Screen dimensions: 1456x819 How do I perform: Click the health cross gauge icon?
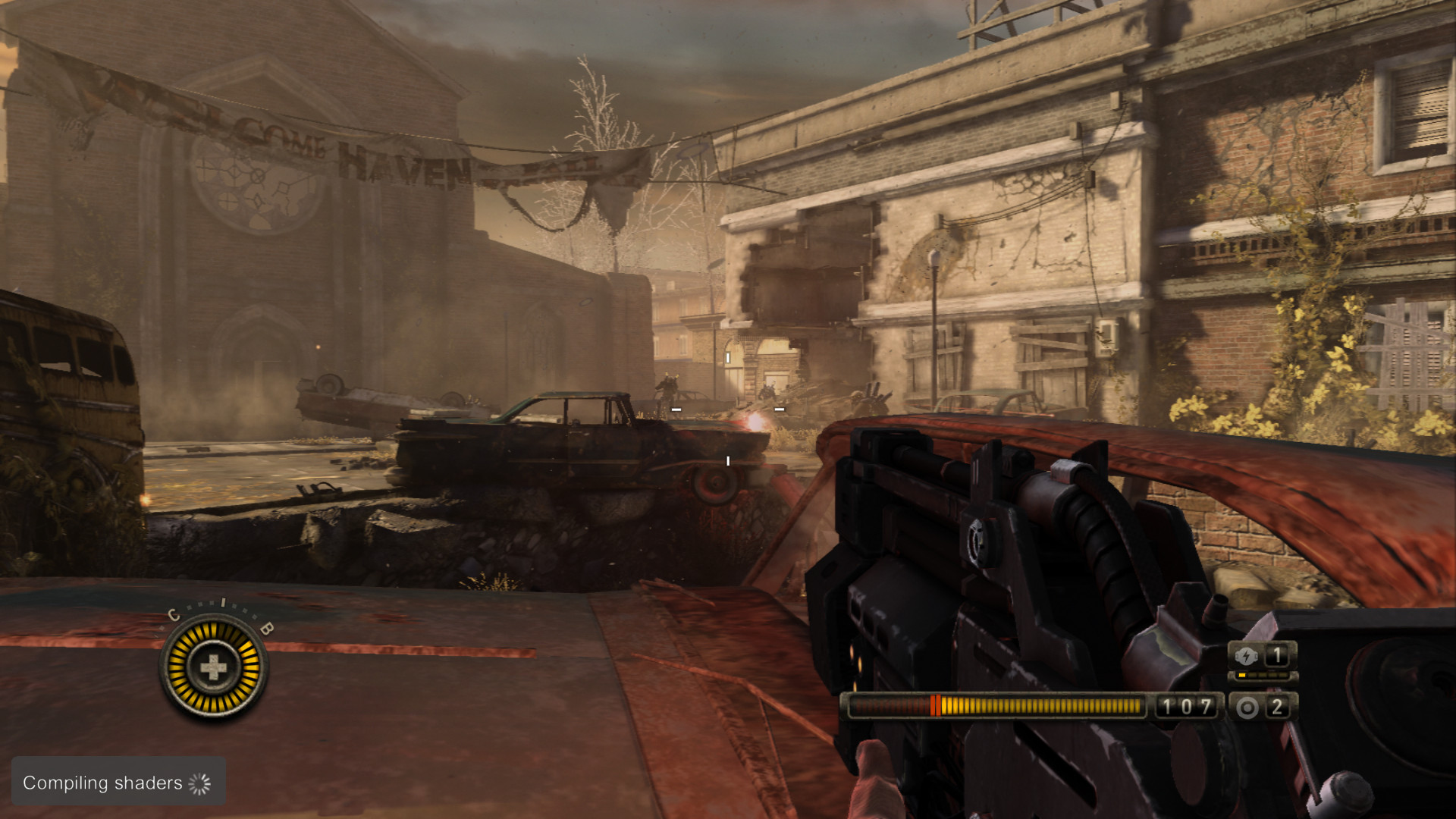213,667
